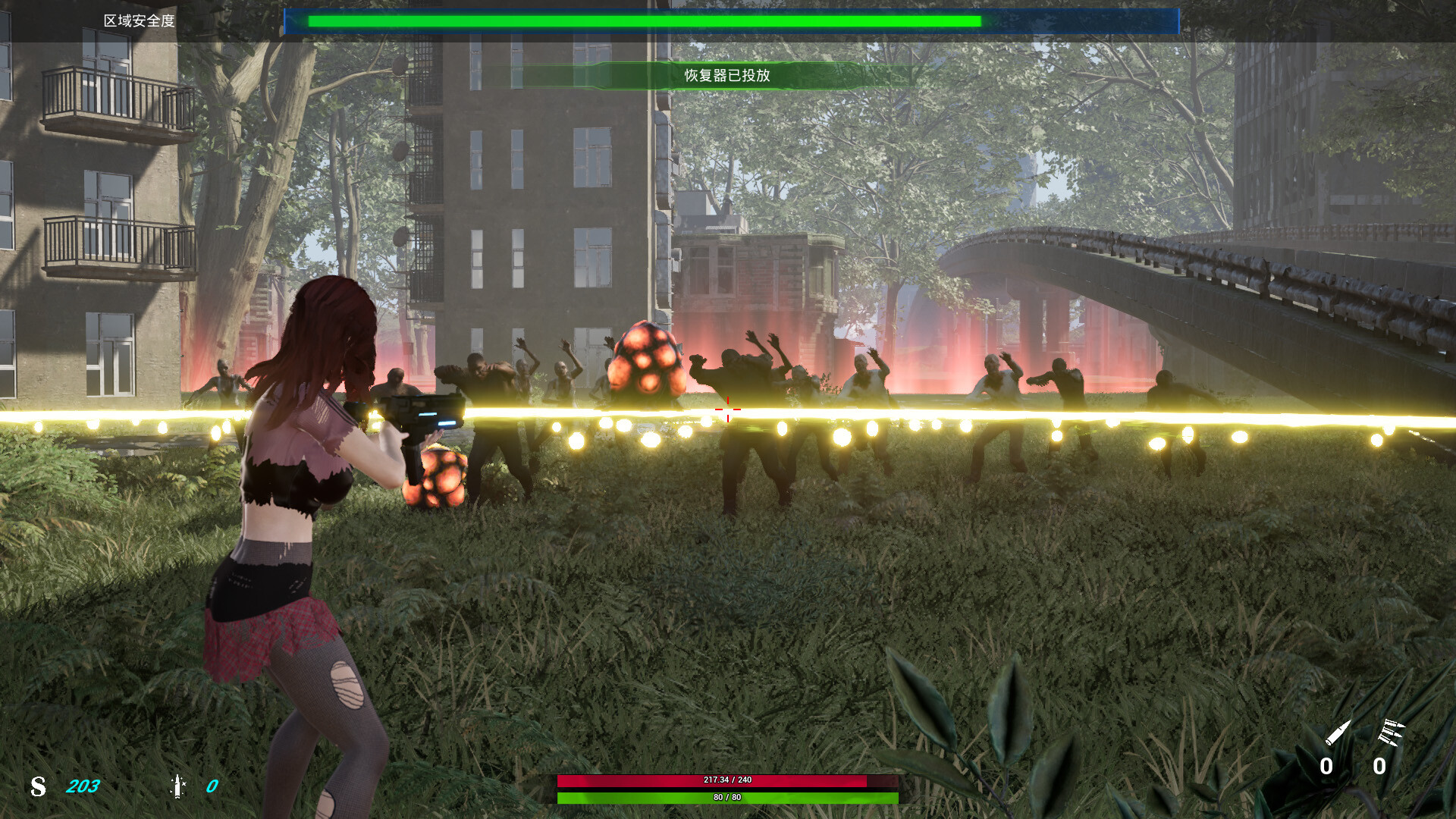This screenshot has width=1456, height=819.
Task: Select the sparkling bullet ammo icon
Action: (x=176, y=787)
